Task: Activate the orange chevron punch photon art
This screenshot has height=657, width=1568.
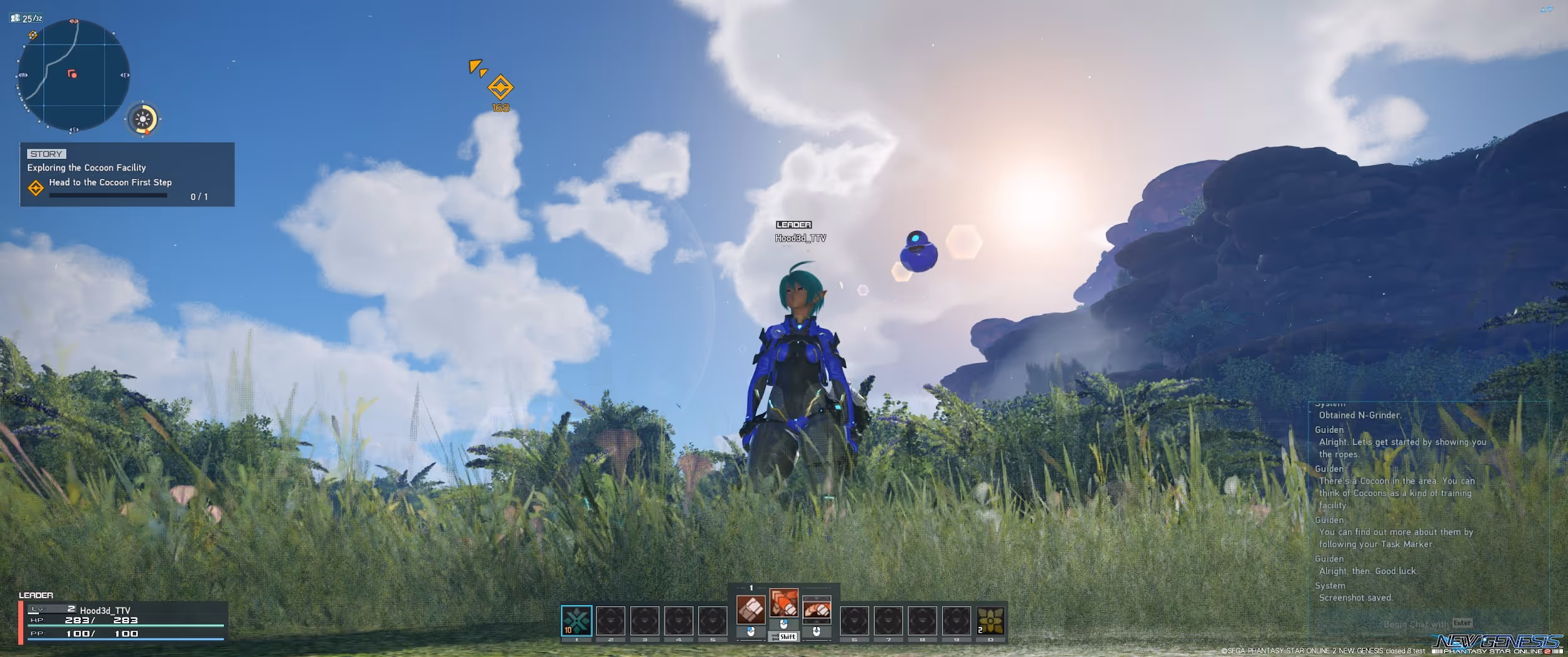Action: click(783, 603)
